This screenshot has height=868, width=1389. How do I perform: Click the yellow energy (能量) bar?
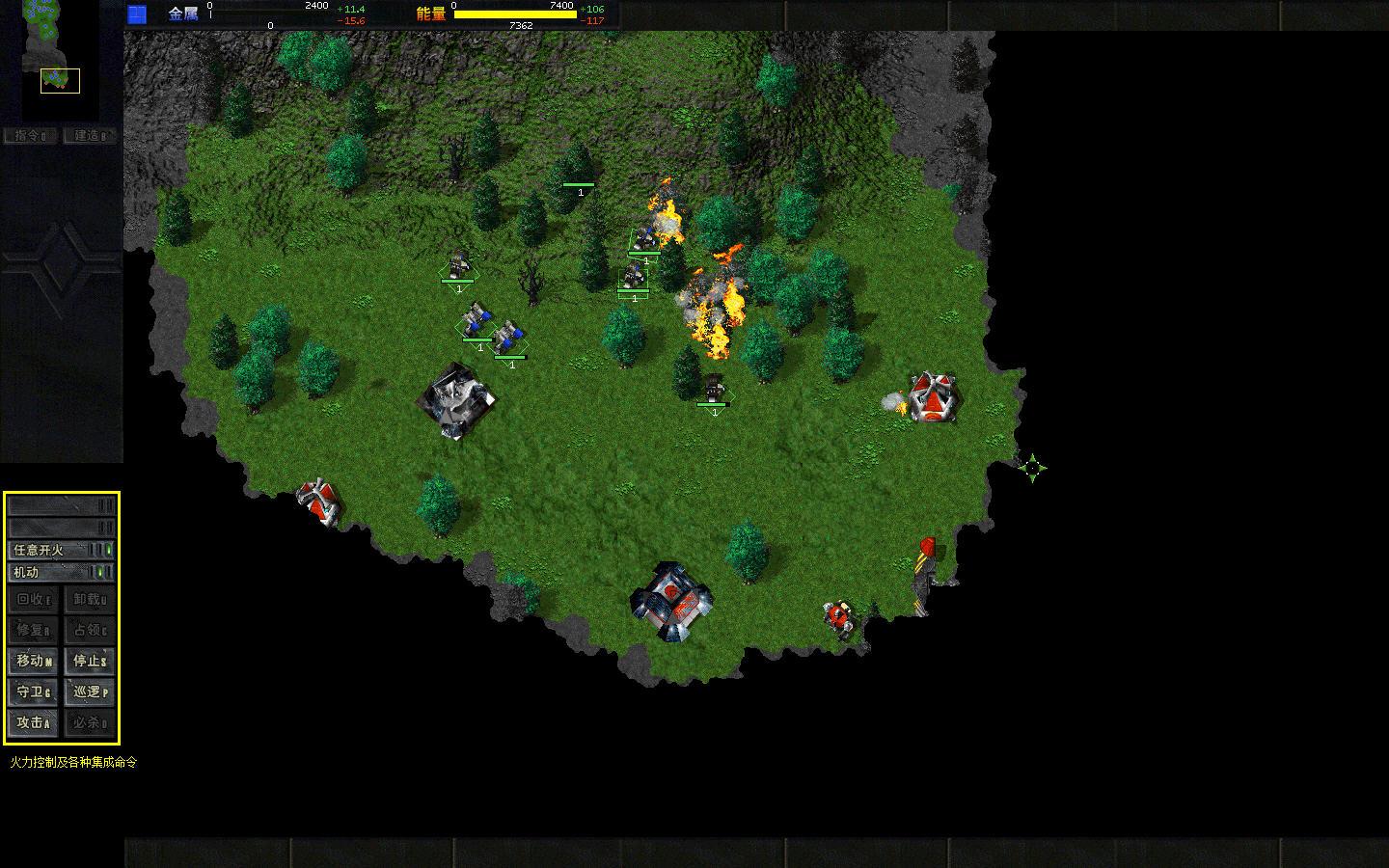pyautogui.click(x=518, y=15)
